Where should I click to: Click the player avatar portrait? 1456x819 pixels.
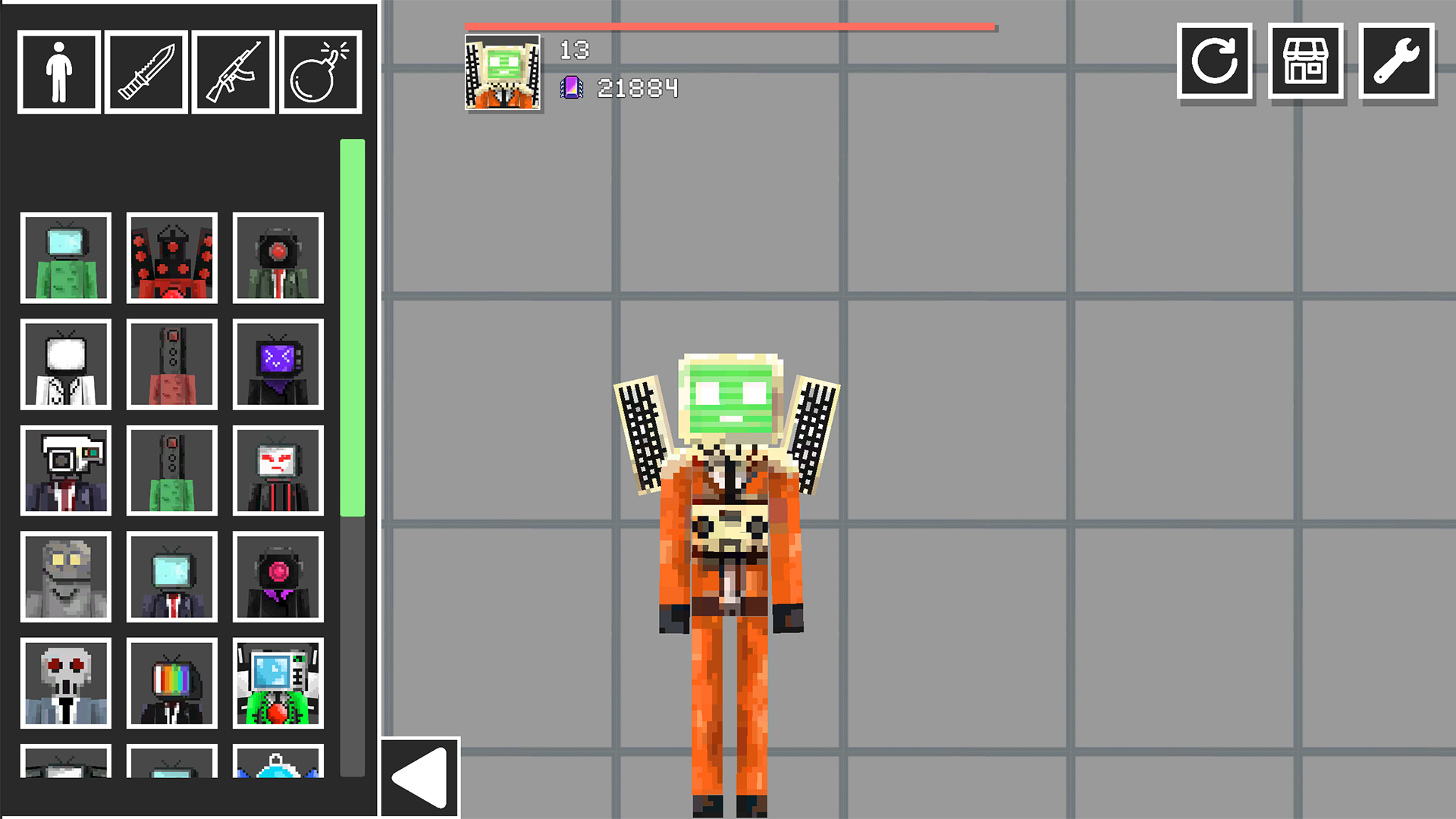503,74
